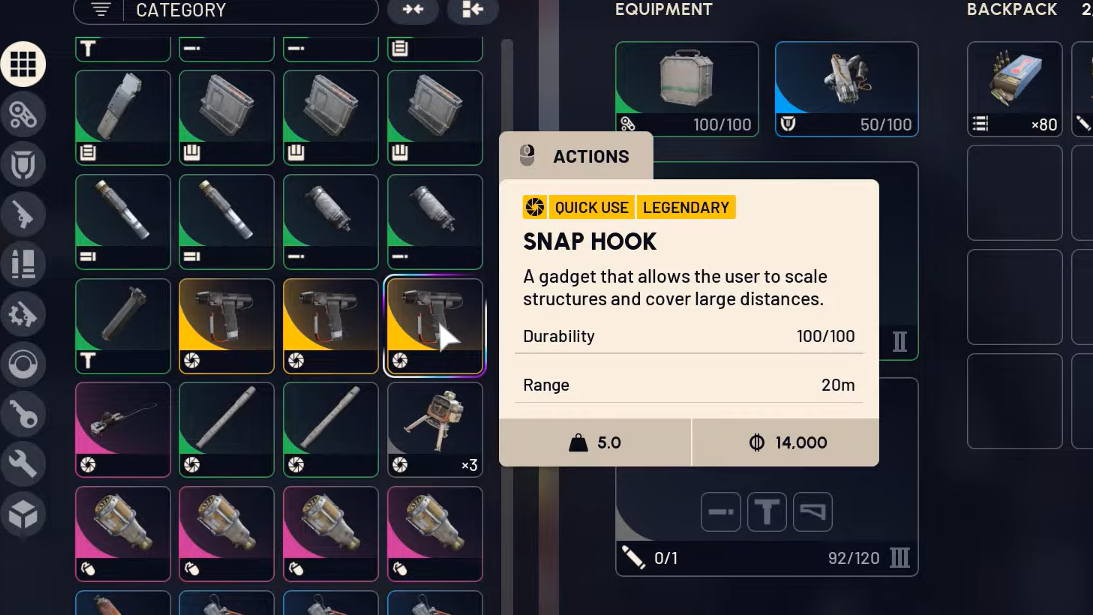Click the button with blocks and left arrow

coord(472,10)
